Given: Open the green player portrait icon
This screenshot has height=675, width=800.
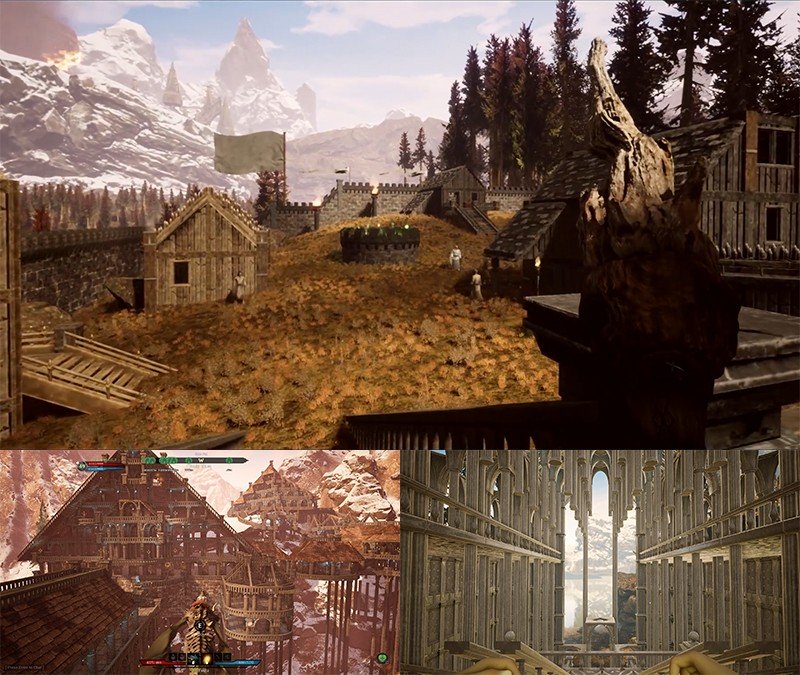Looking at the screenshot, I should pyautogui.click(x=82, y=466).
